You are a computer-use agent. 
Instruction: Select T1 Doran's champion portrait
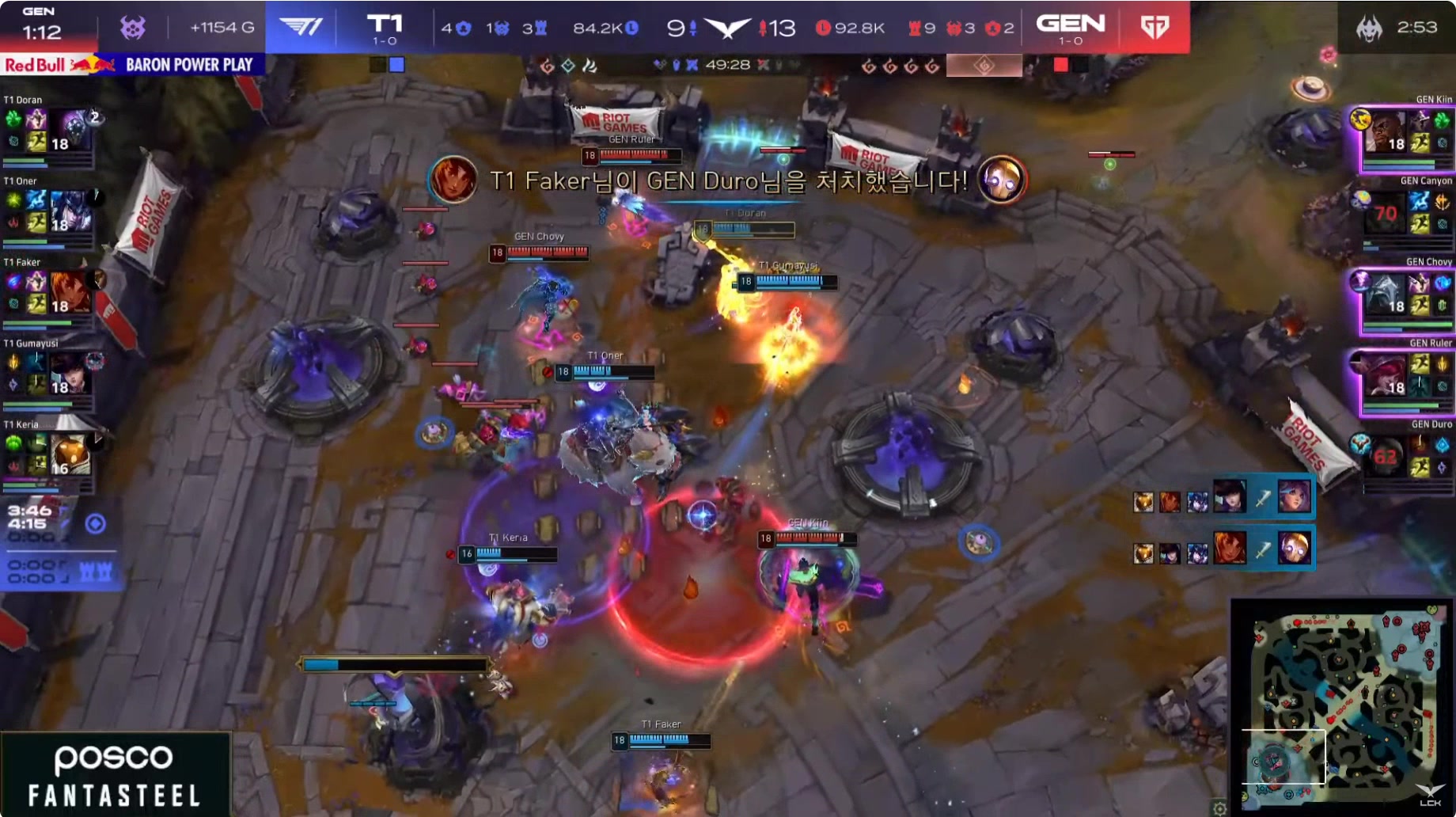74,128
